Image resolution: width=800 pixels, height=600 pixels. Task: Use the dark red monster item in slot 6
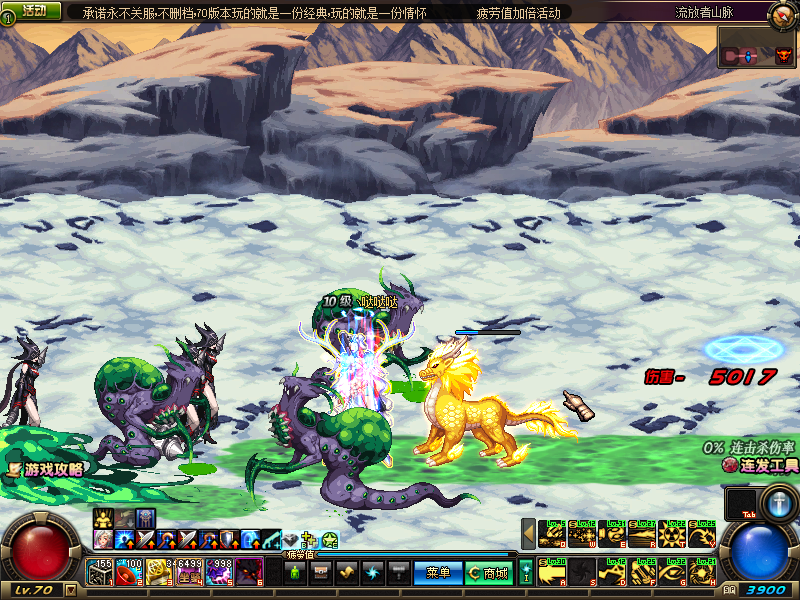[x=250, y=572]
